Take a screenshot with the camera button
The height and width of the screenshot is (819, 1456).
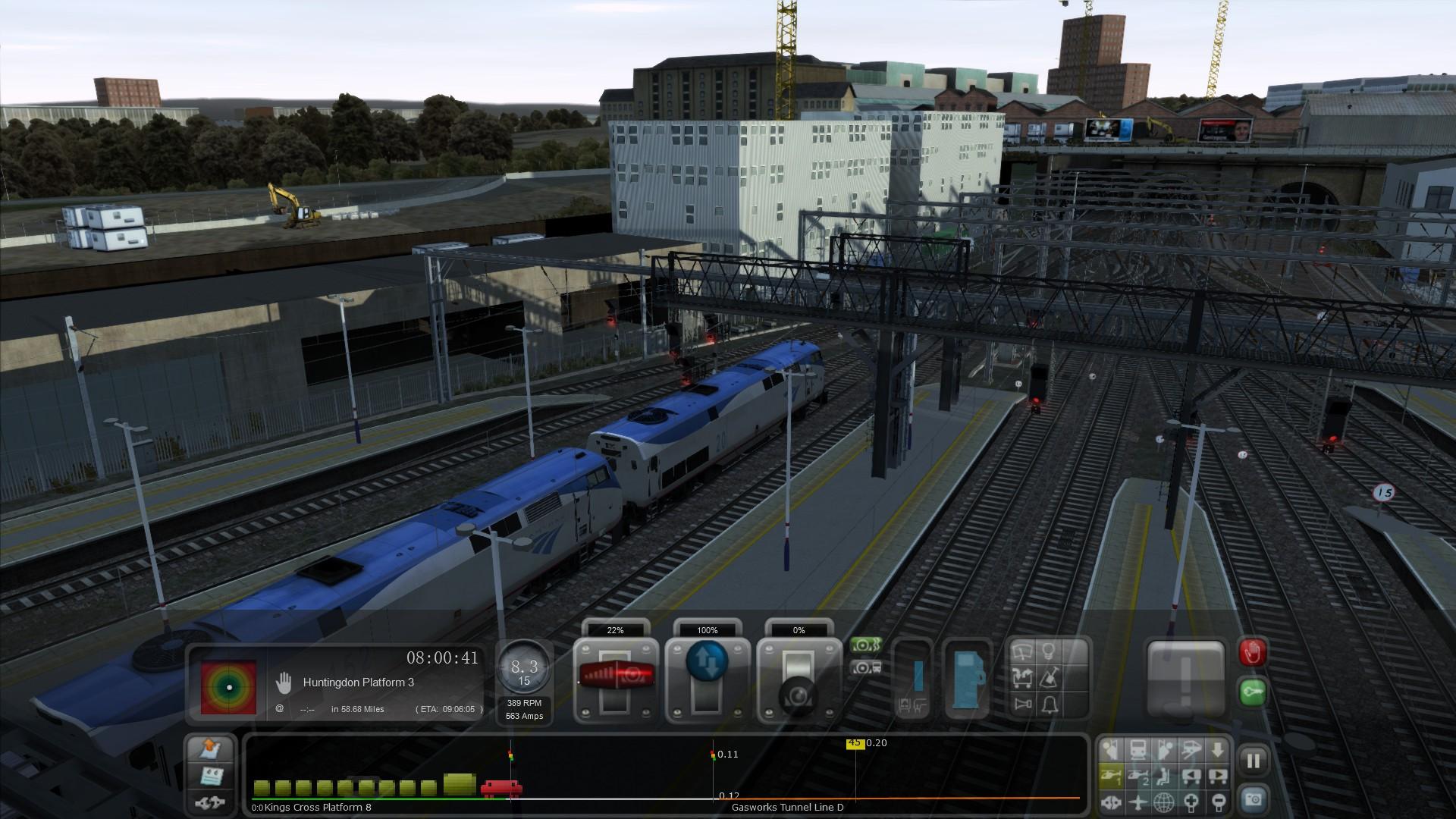click(1253, 799)
